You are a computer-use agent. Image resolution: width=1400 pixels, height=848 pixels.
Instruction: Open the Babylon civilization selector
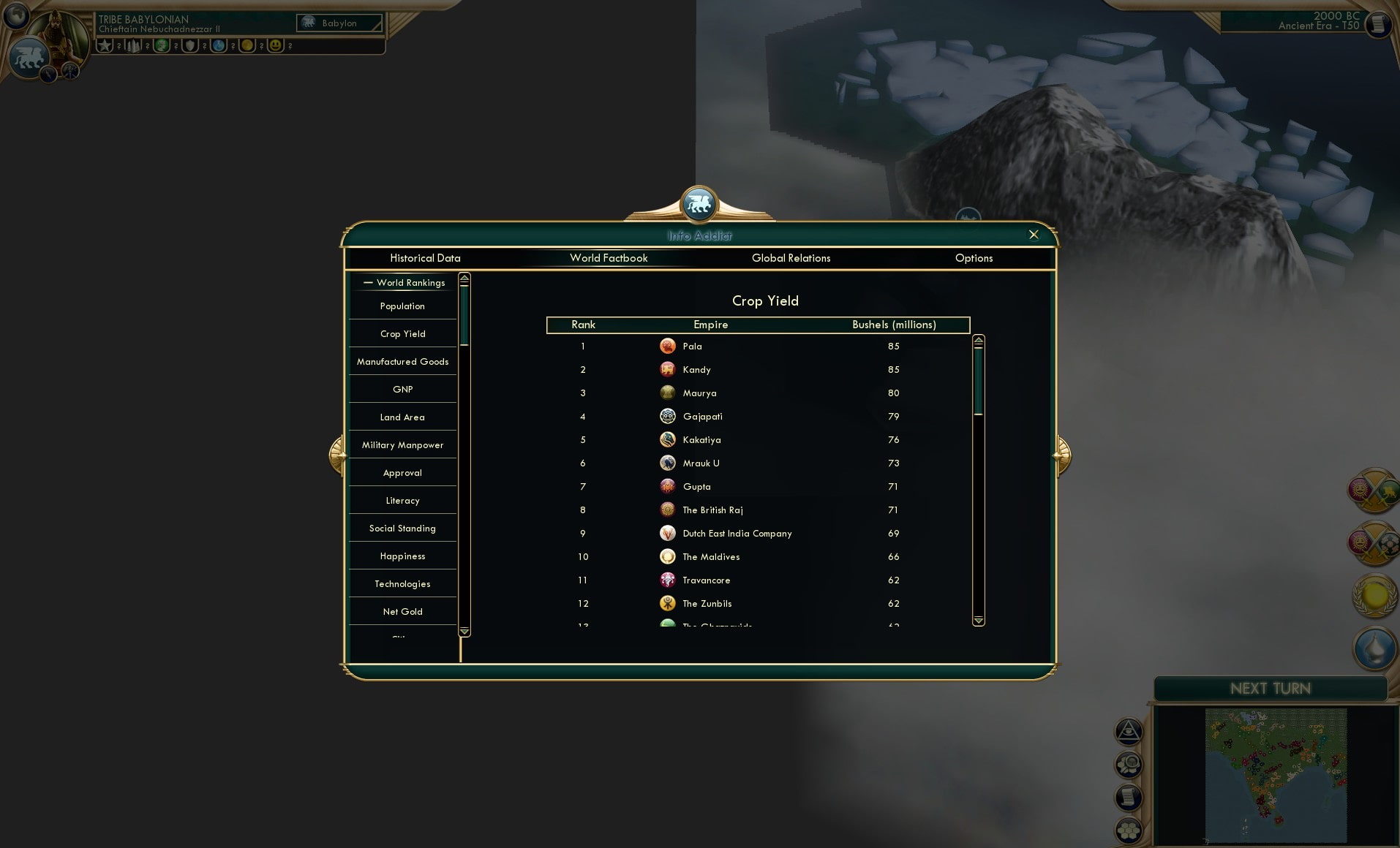point(339,23)
